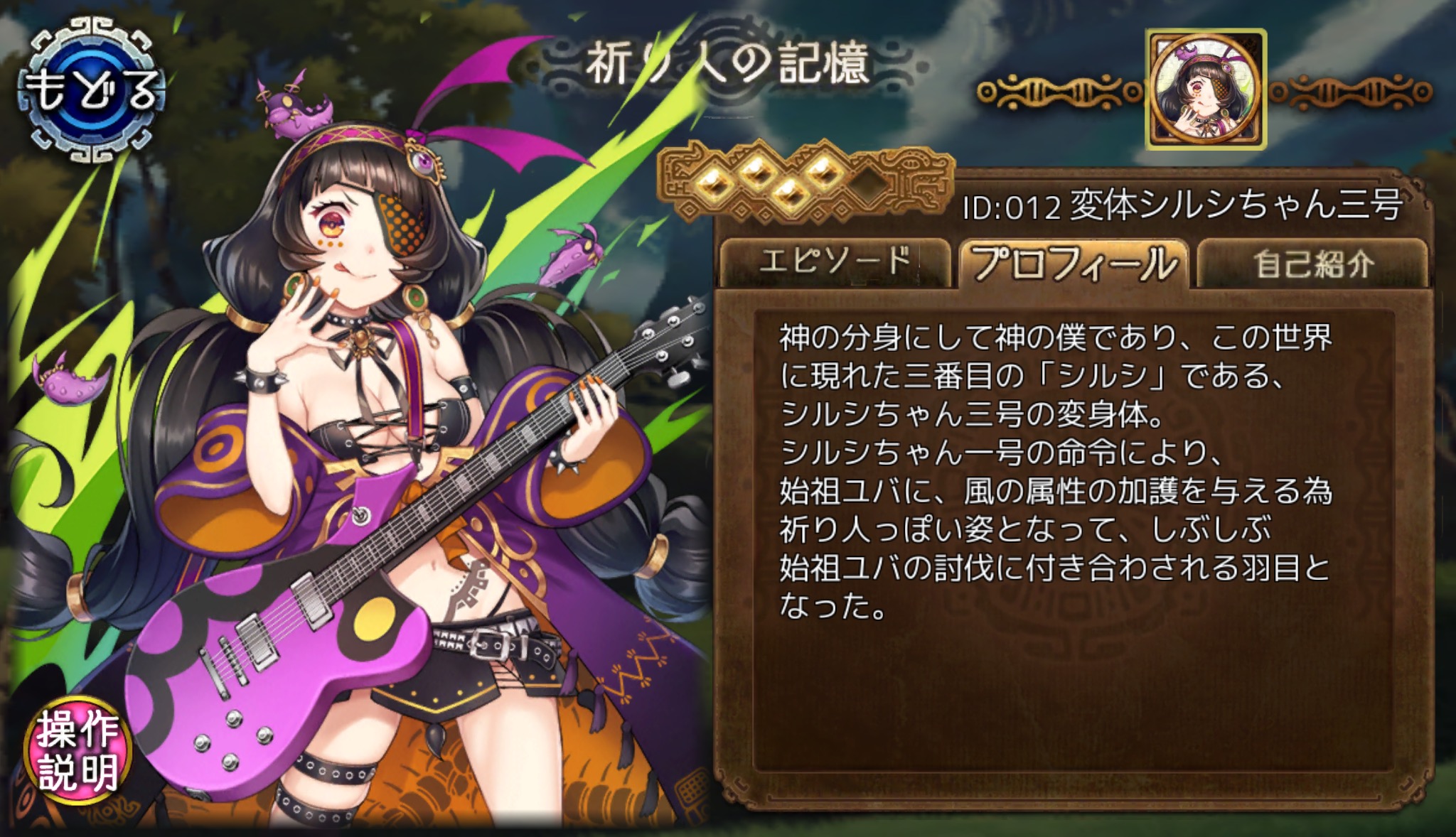
Task: Click the fourth glowing rank diamond
Action: 824,174
